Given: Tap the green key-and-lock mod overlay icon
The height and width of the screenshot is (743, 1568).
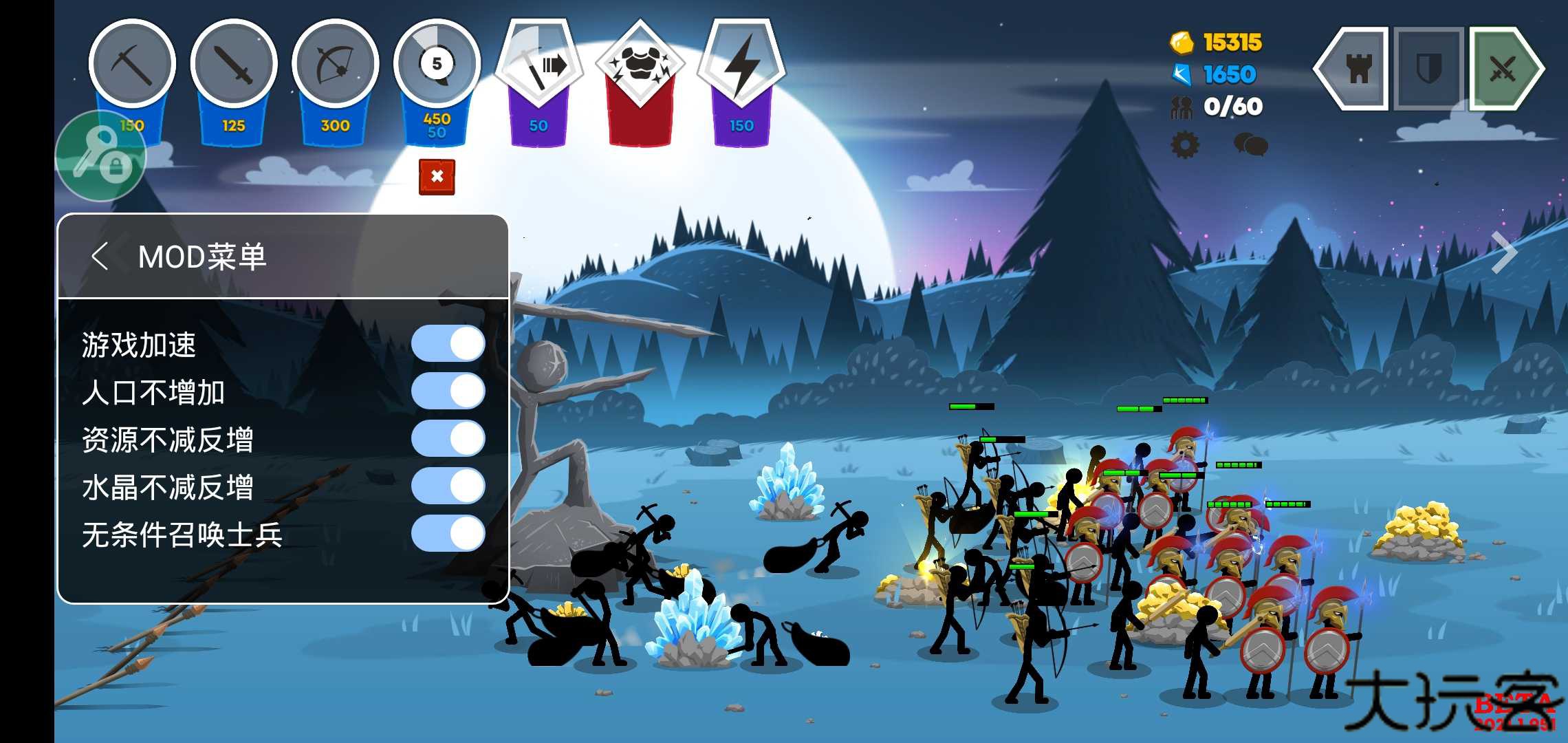Looking at the screenshot, I should (x=101, y=156).
